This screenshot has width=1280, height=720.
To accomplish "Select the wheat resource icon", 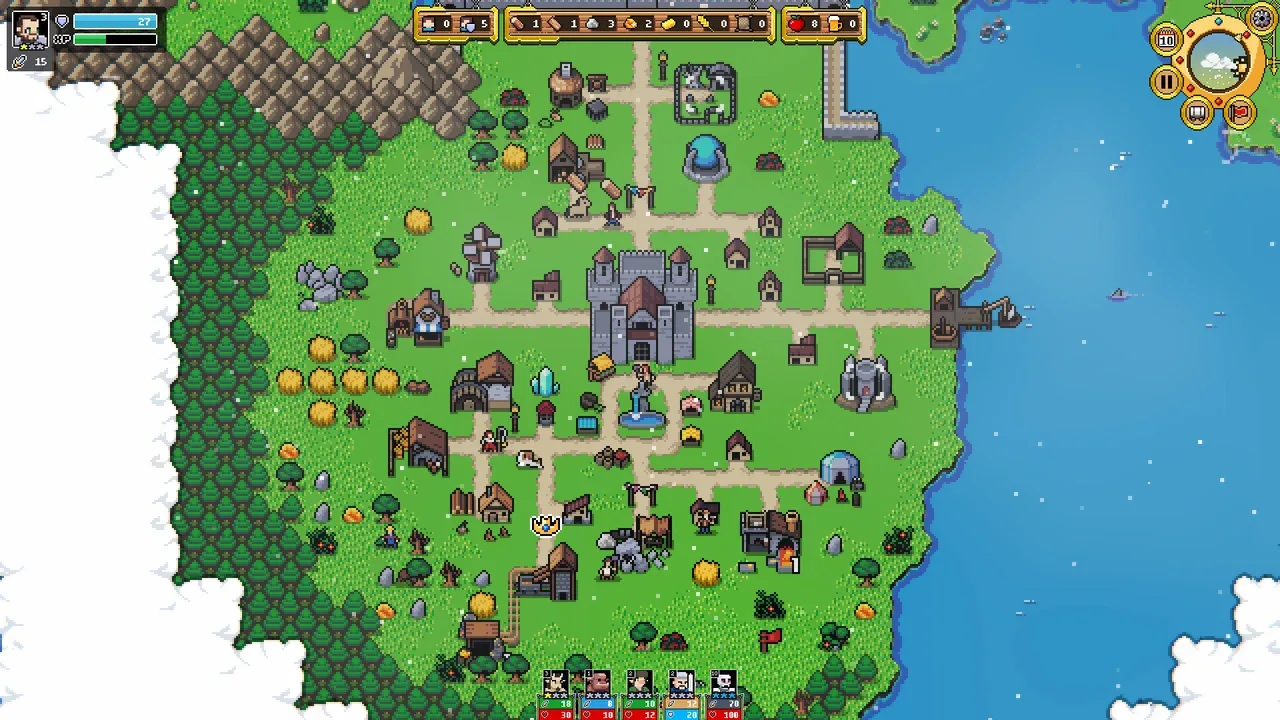I will 704,24.
